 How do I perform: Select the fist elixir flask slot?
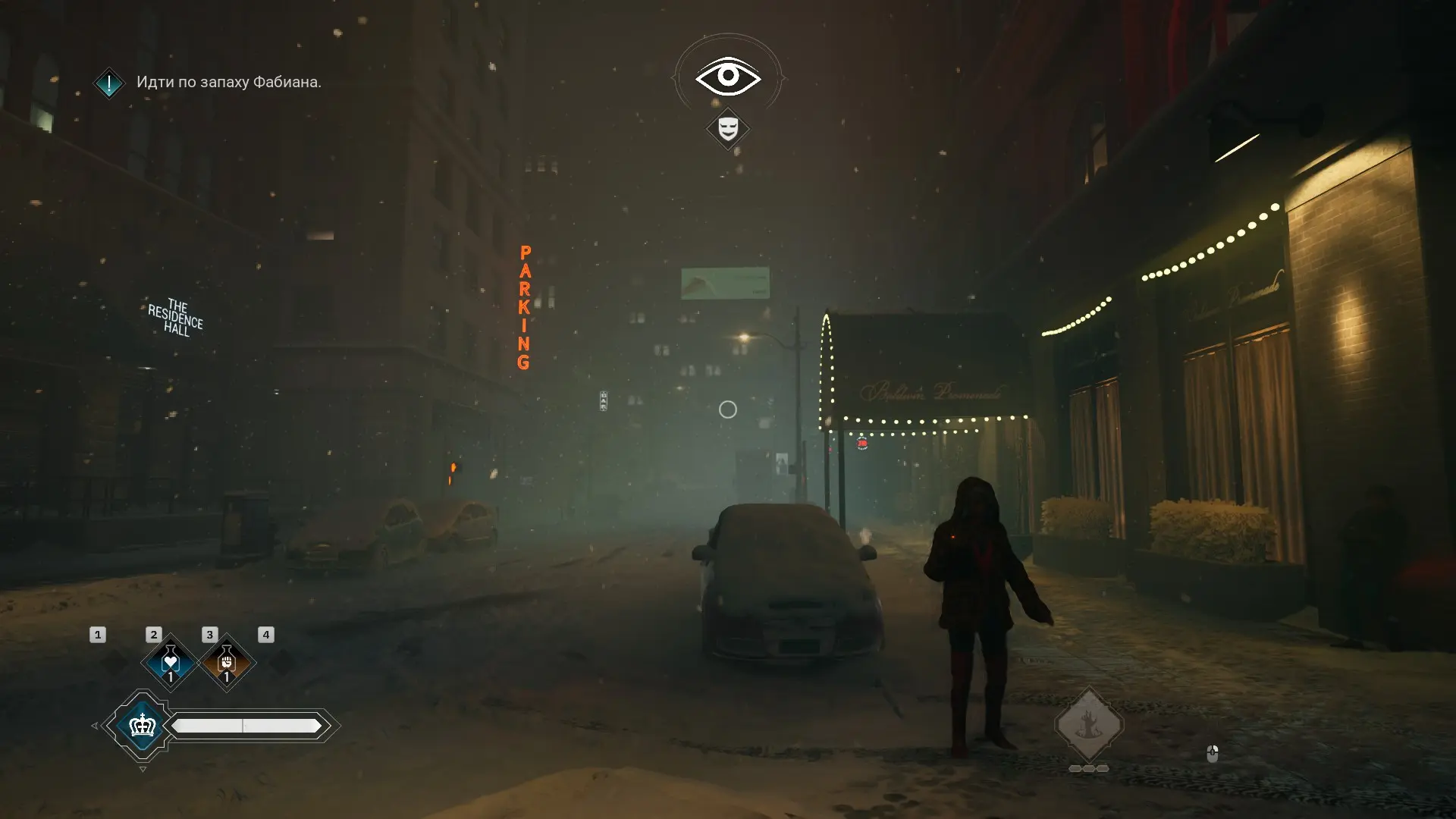(226, 662)
